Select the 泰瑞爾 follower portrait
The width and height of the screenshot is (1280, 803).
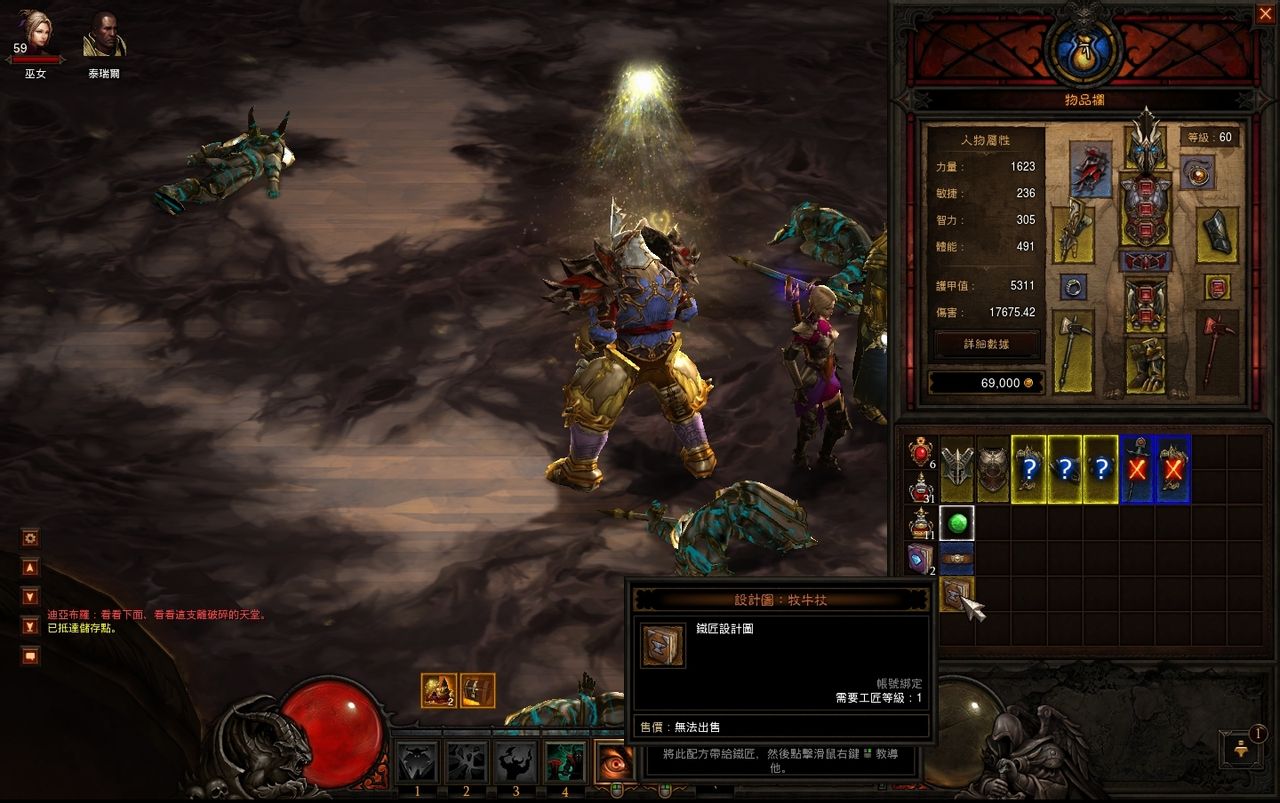tap(103, 34)
